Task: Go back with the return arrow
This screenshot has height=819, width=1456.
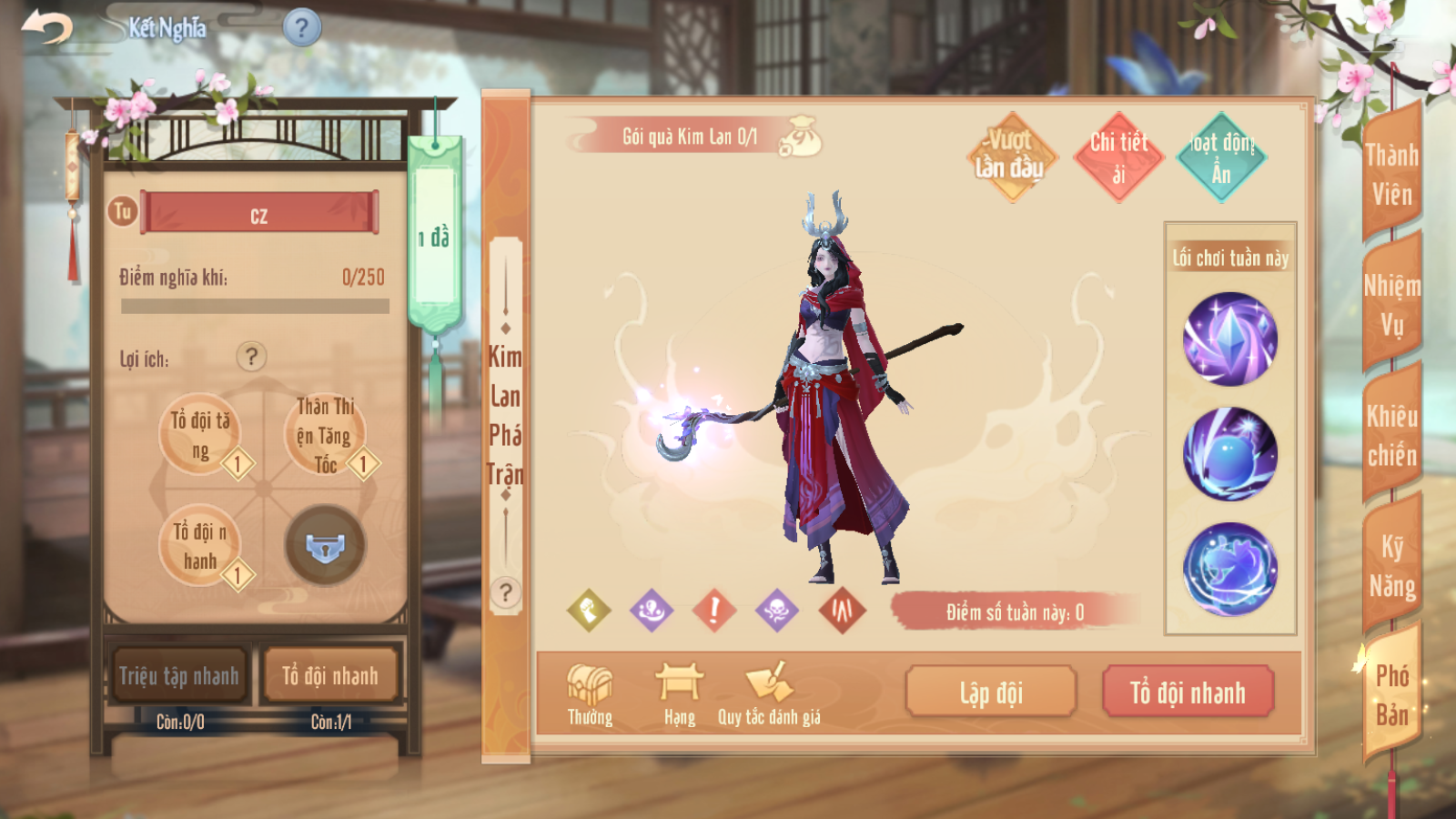Action: (47, 27)
